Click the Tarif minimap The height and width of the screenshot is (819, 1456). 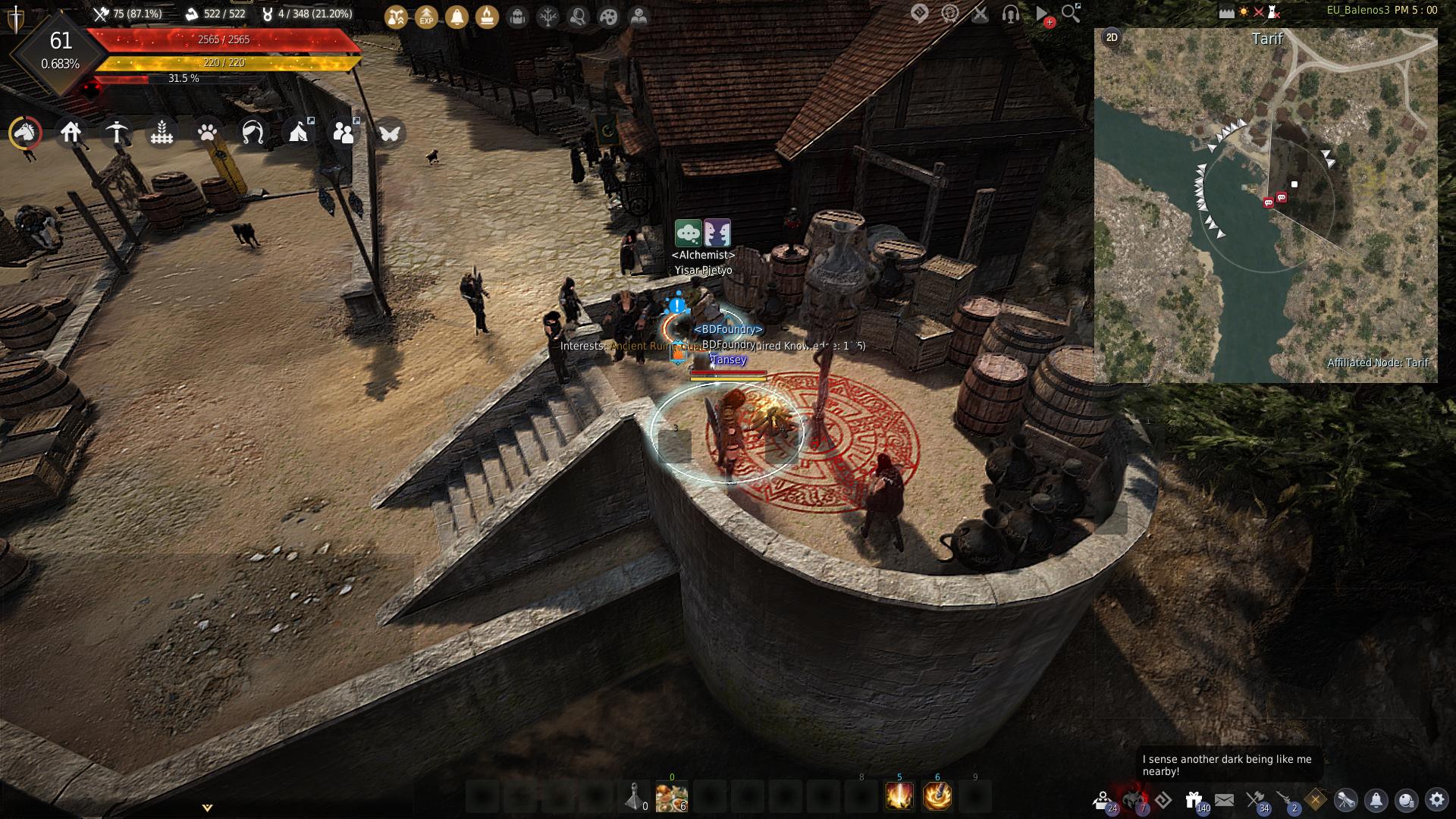click(1265, 205)
